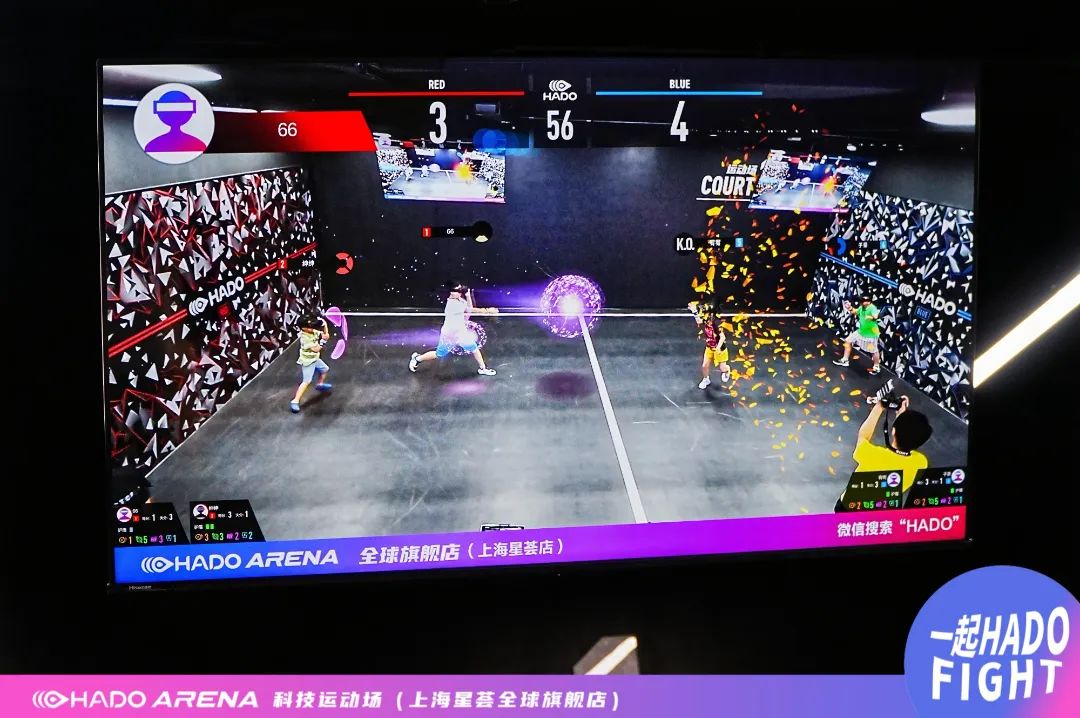The height and width of the screenshot is (718, 1080).
Task: Click the VR headset player avatar
Action: [x=173, y=123]
